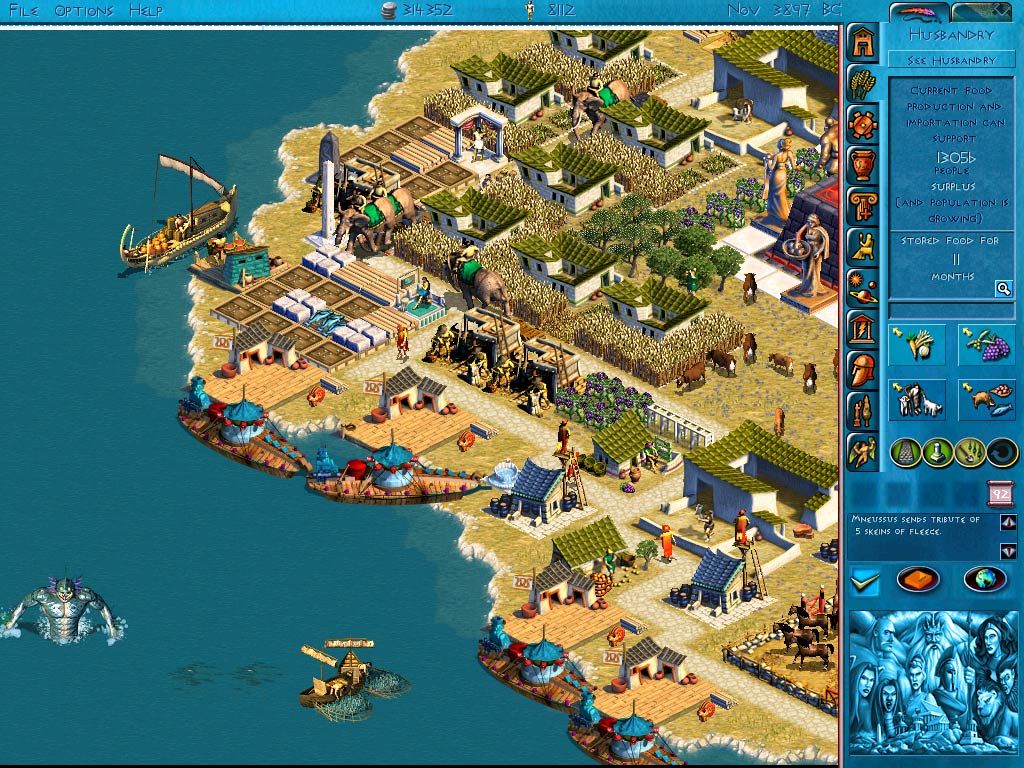Image resolution: width=1024 pixels, height=768 pixels.
Task: Click the orange tile overview button
Action: pos(918,580)
